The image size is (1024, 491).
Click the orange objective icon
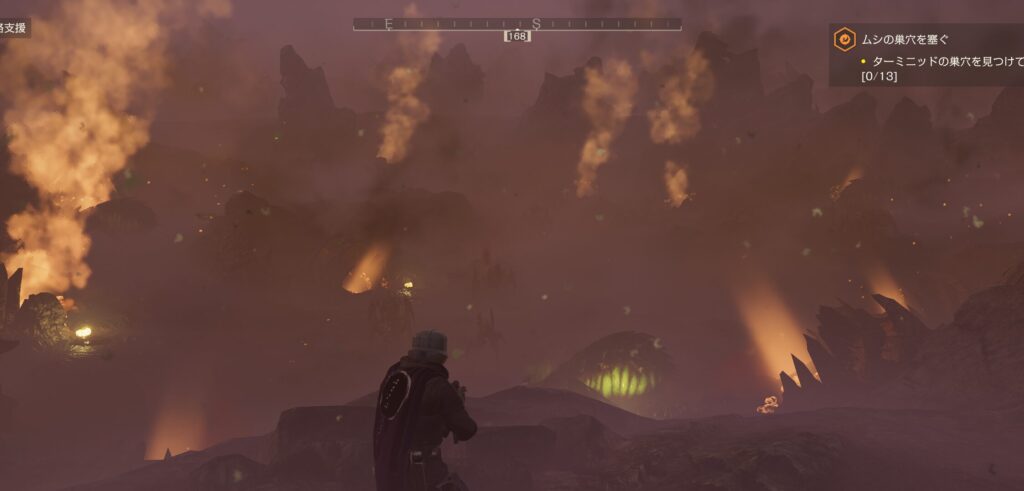point(845,40)
